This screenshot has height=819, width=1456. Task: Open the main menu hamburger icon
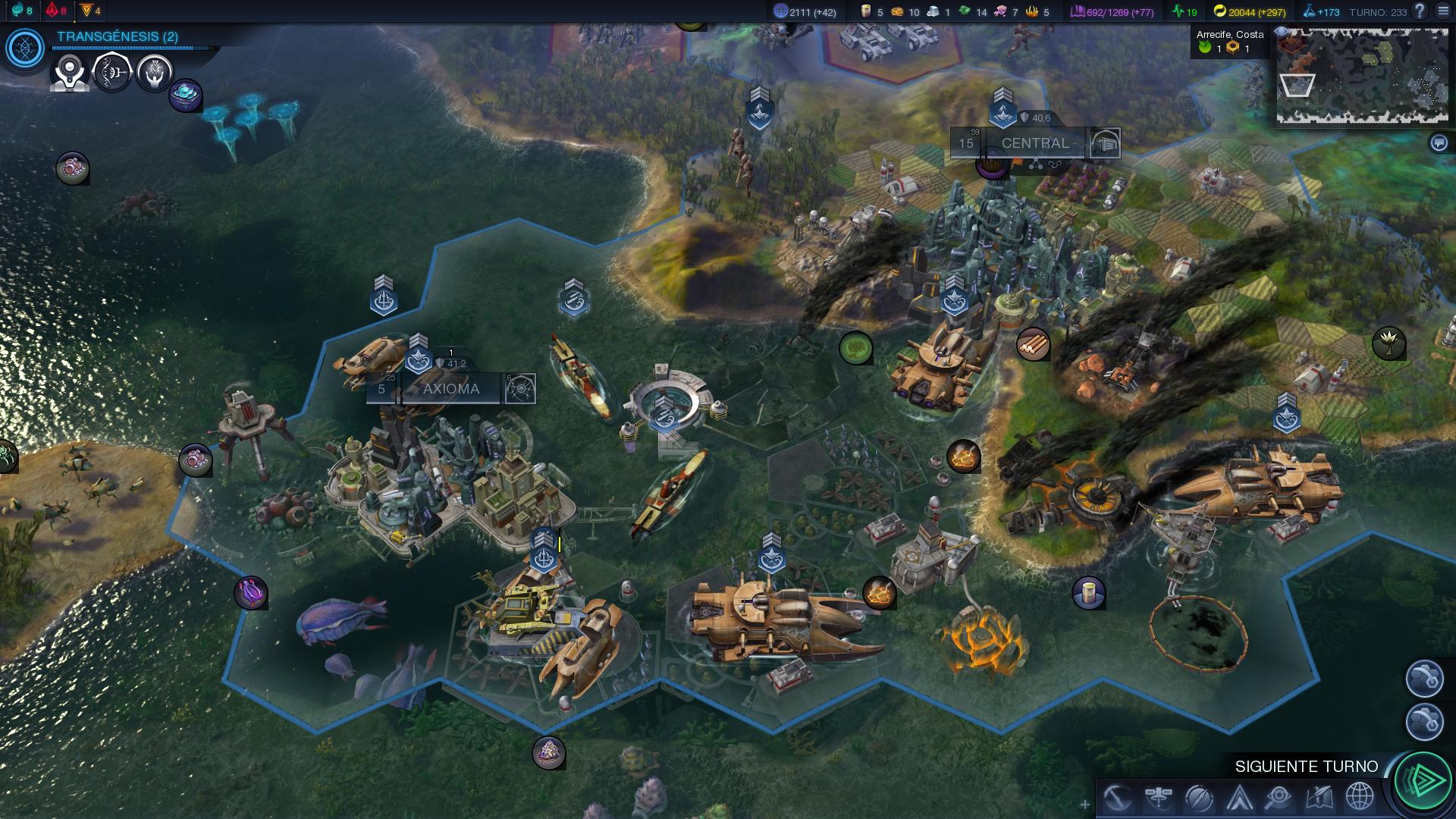[1443, 11]
